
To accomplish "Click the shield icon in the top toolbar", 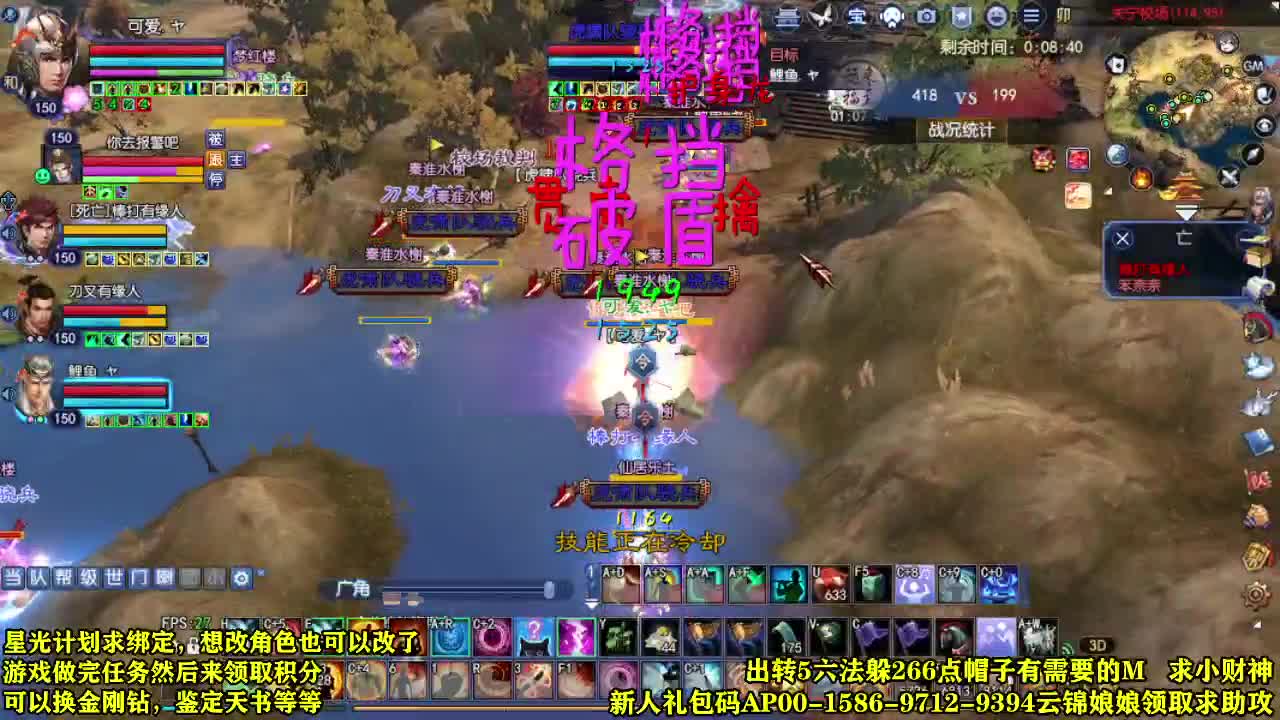I will click(961, 14).
